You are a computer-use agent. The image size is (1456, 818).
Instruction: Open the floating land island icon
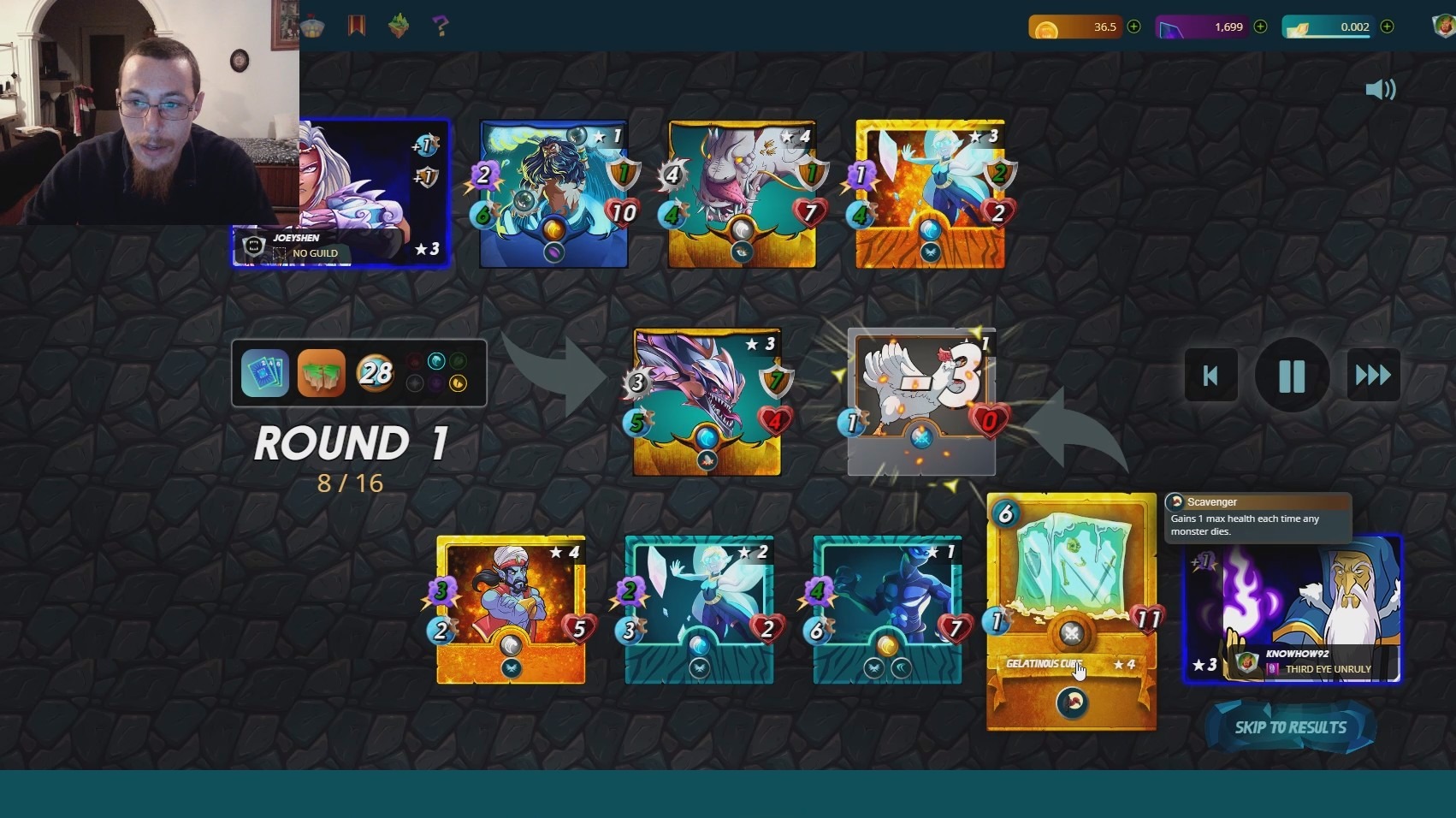tap(399, 26)
